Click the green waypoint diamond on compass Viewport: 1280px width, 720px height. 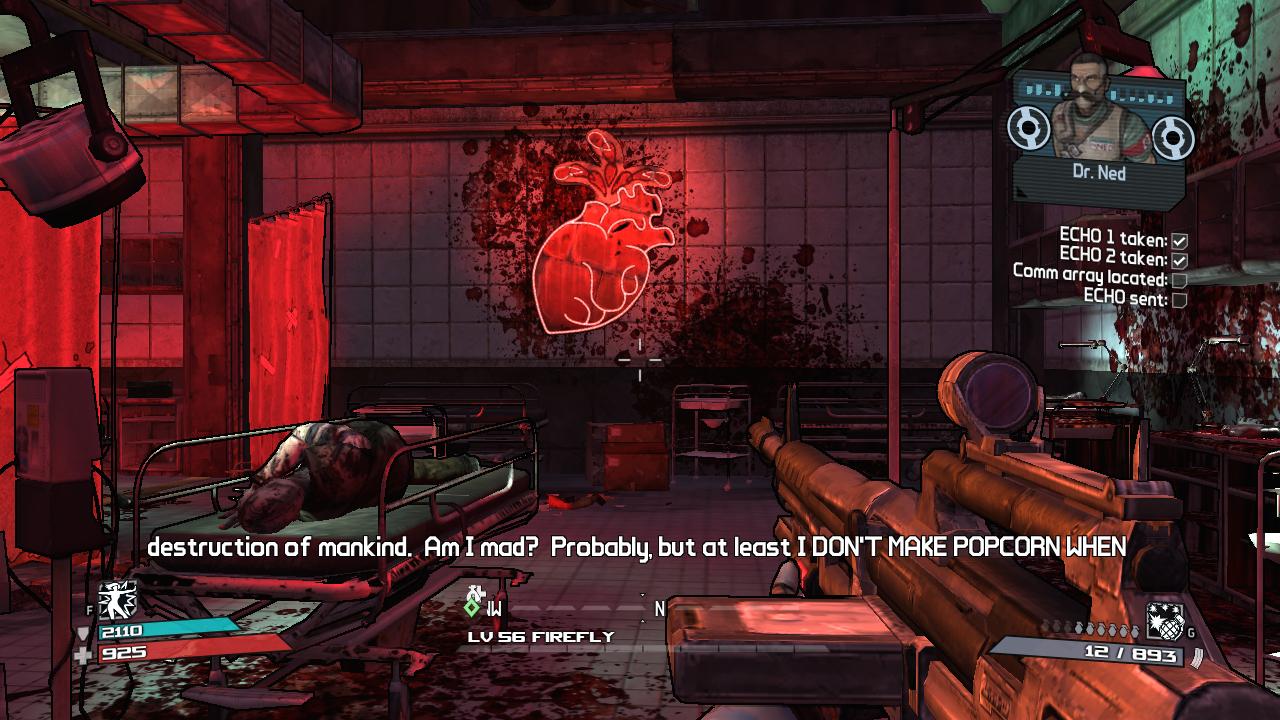[x=472, y=606]
